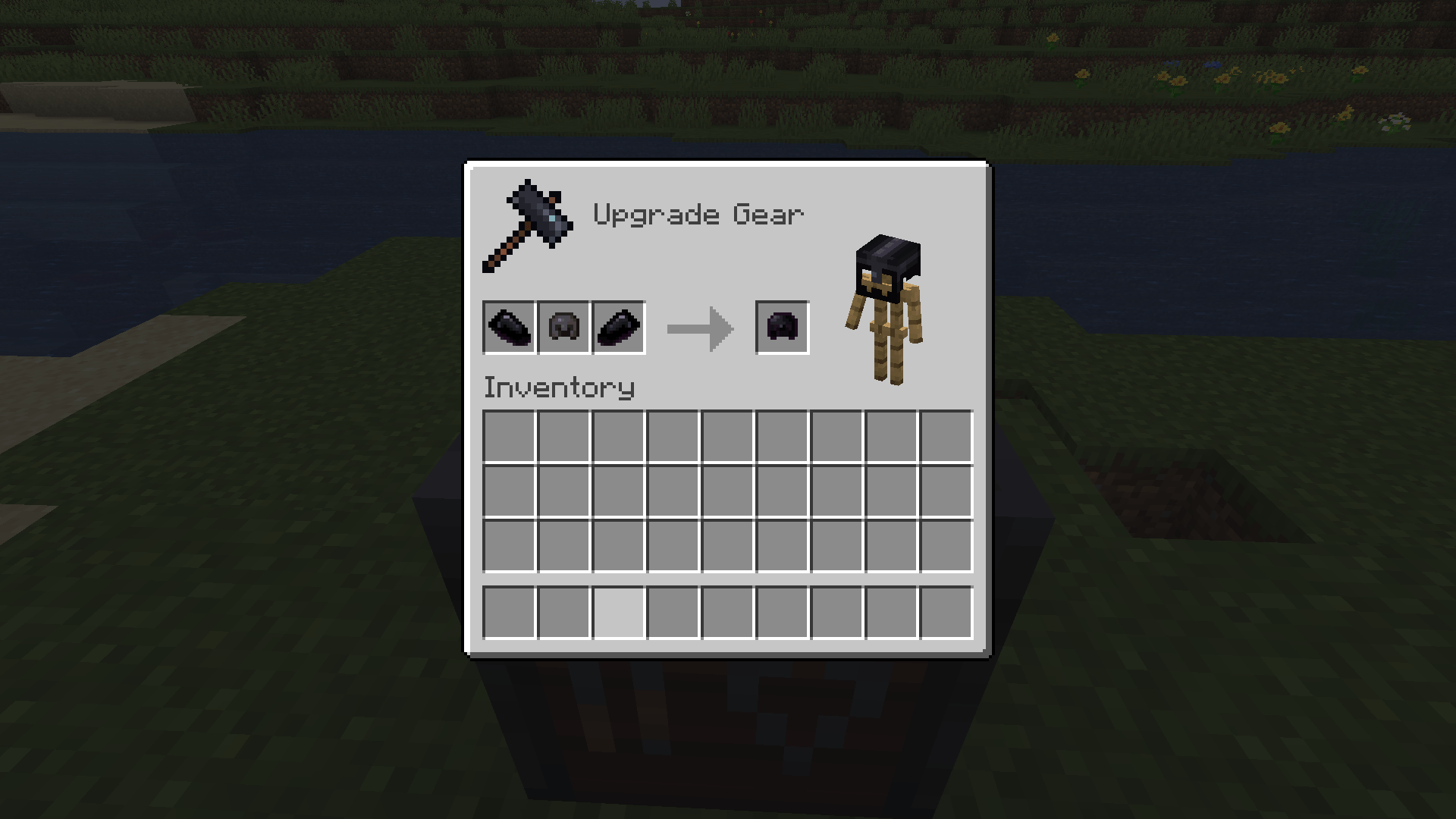Click the netherite helmet in the middle input slot
Image resolution: width=1456 pixels, height=819 pixels.
pos(563,326)
